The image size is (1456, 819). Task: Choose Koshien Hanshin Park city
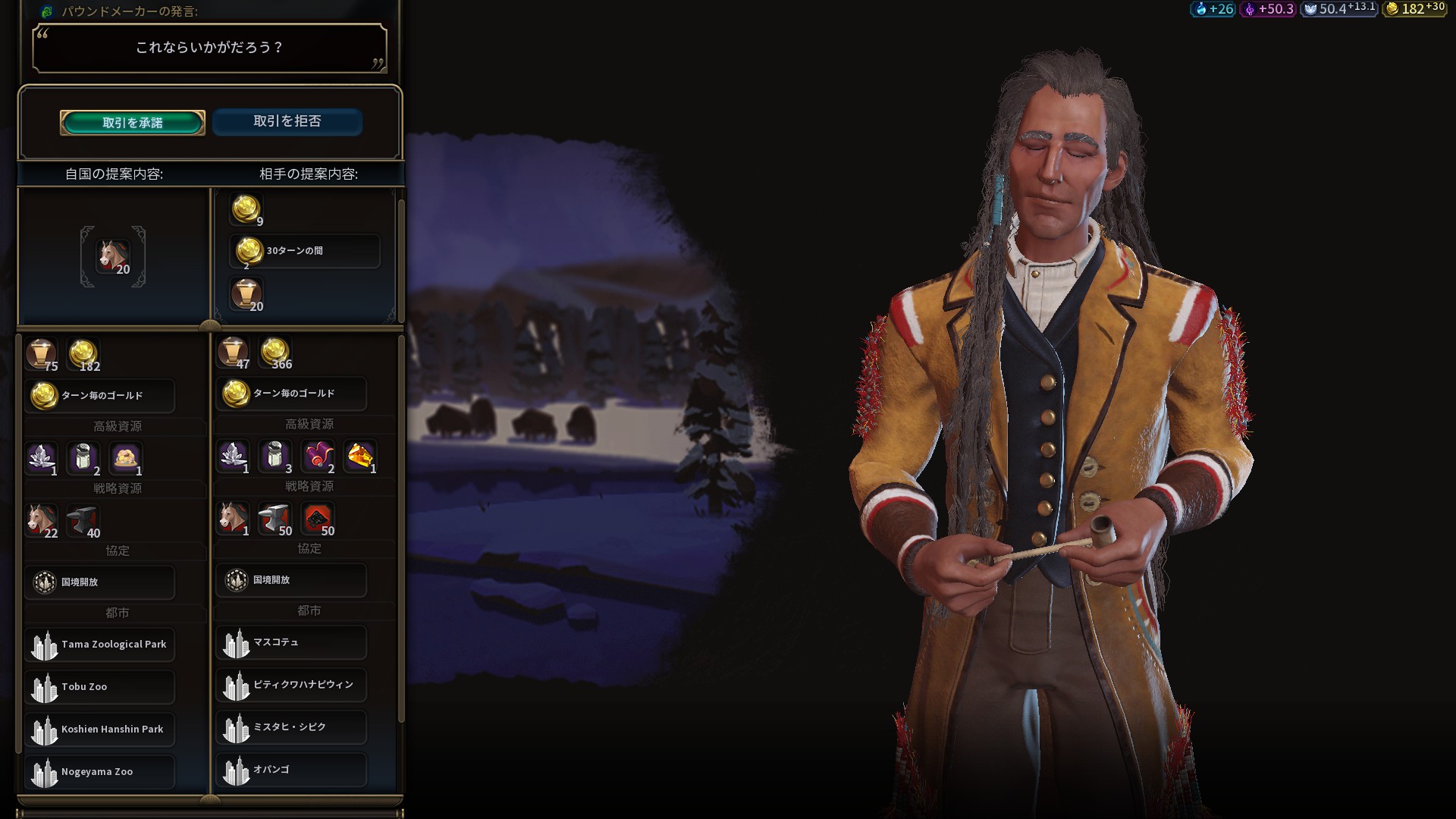(100, 730)
